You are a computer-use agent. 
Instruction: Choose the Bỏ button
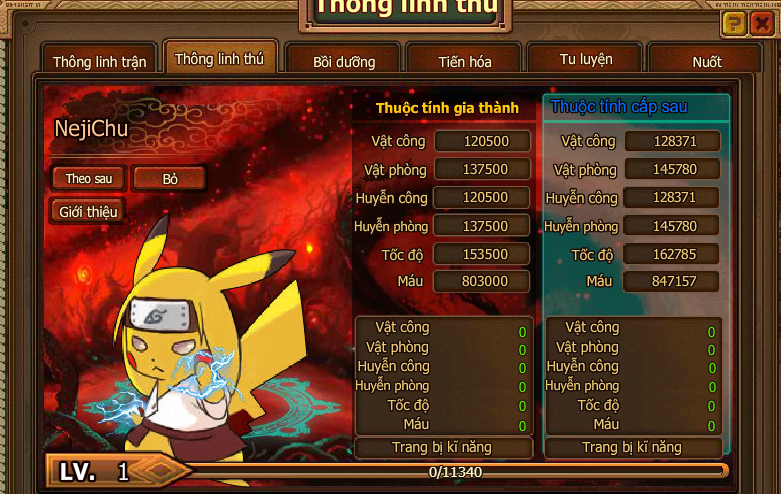click(170, 178)
